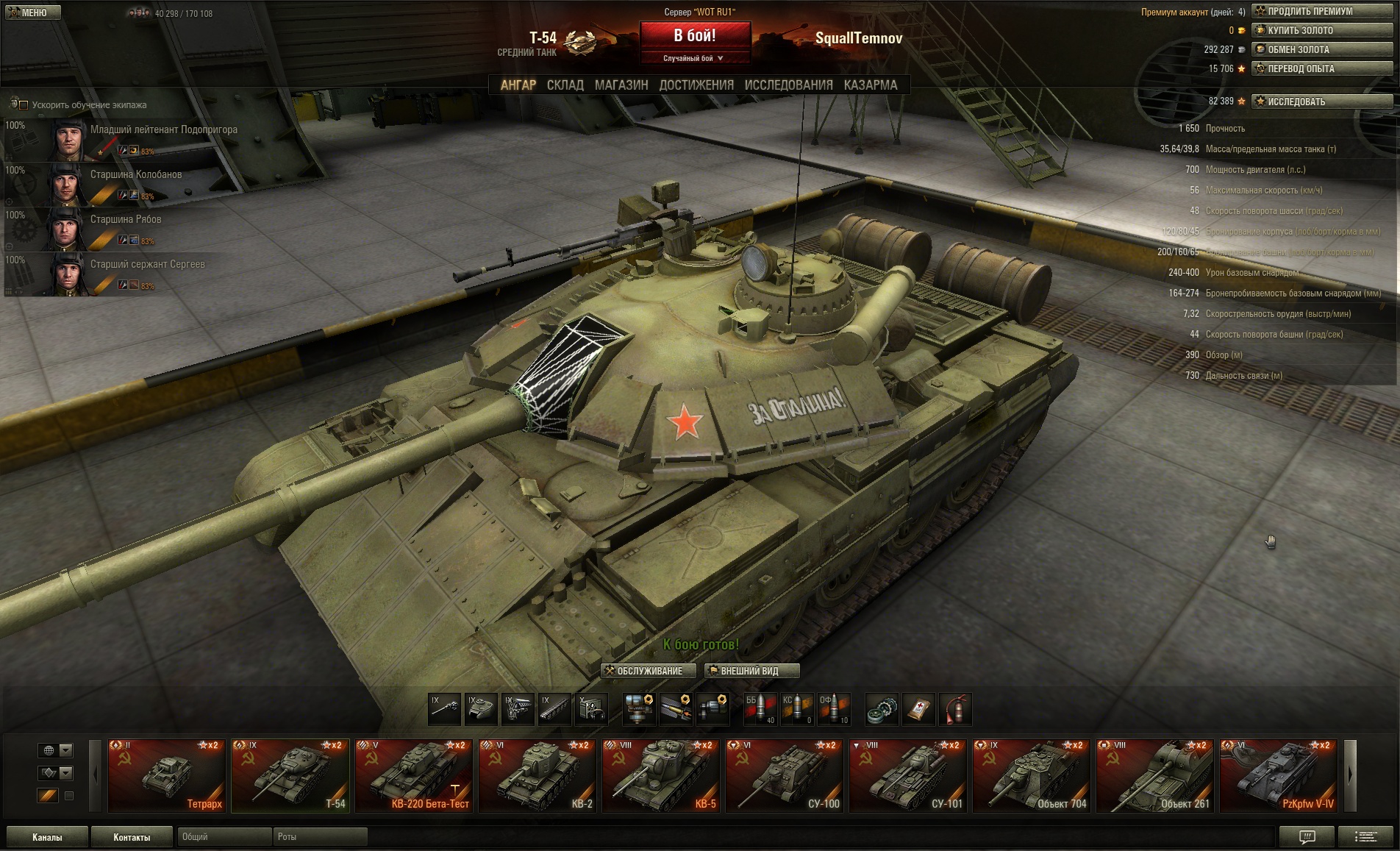This screenshot has width=1400, height=851.
Task: Pick the Объект 704 tank thumbnail
Action: click(1031, 776)
